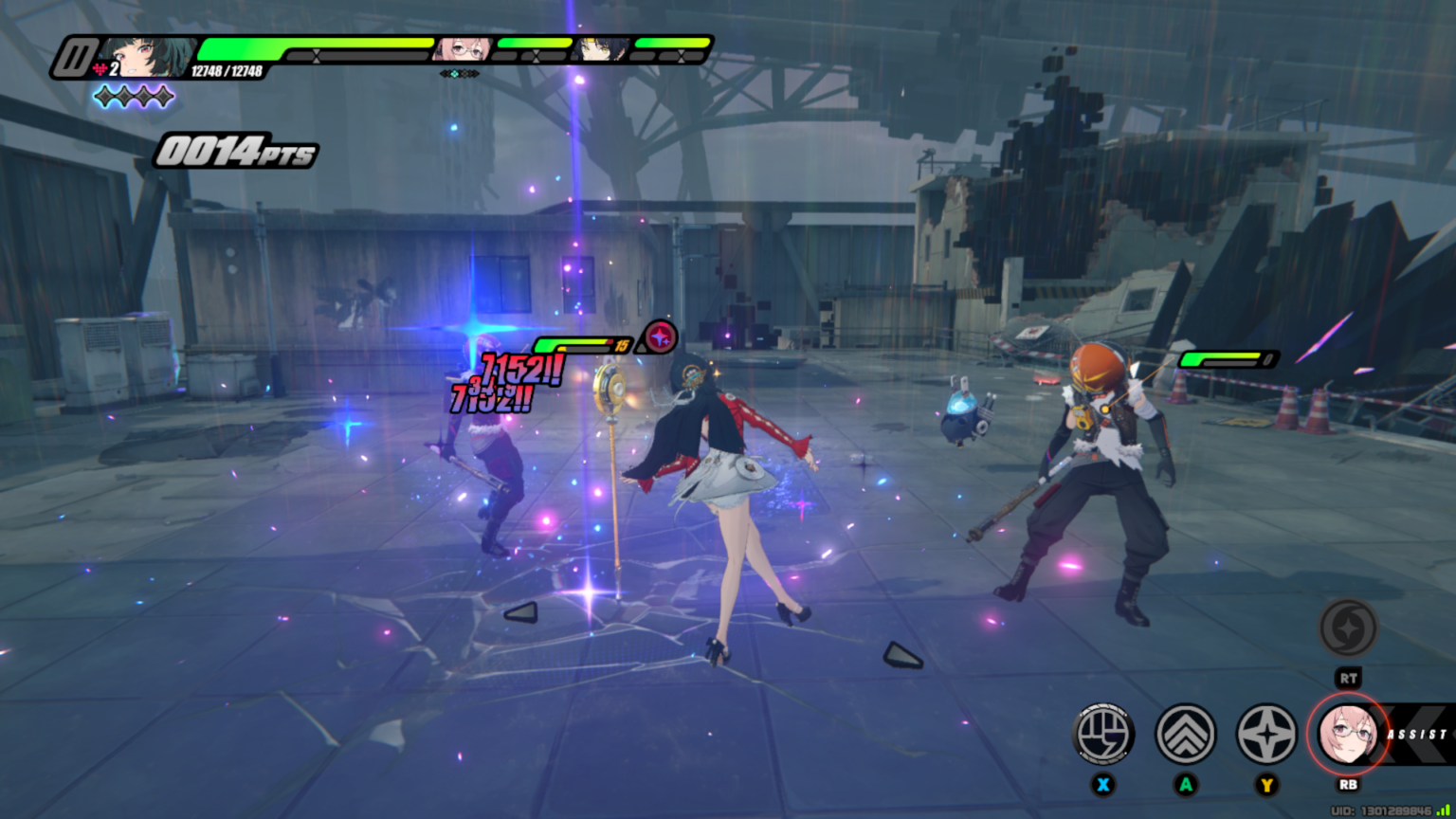Image resolution: width=1456 pixels, height=819 pixels.
Task: Call the assist character with glasses
Action: [x=1348, y=734]
